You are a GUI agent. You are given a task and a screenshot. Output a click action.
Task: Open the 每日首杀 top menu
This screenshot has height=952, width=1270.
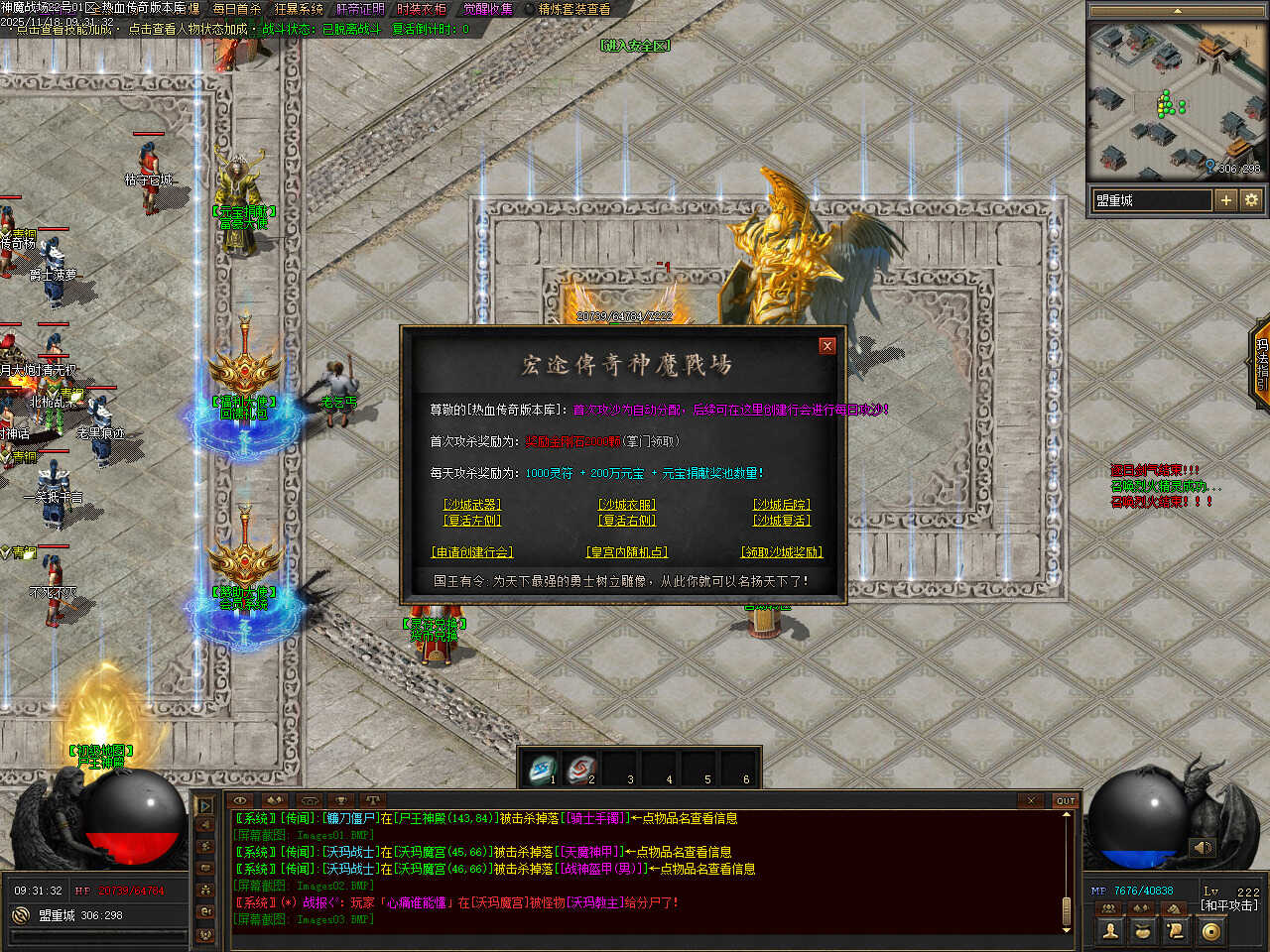tap(236, 9)
